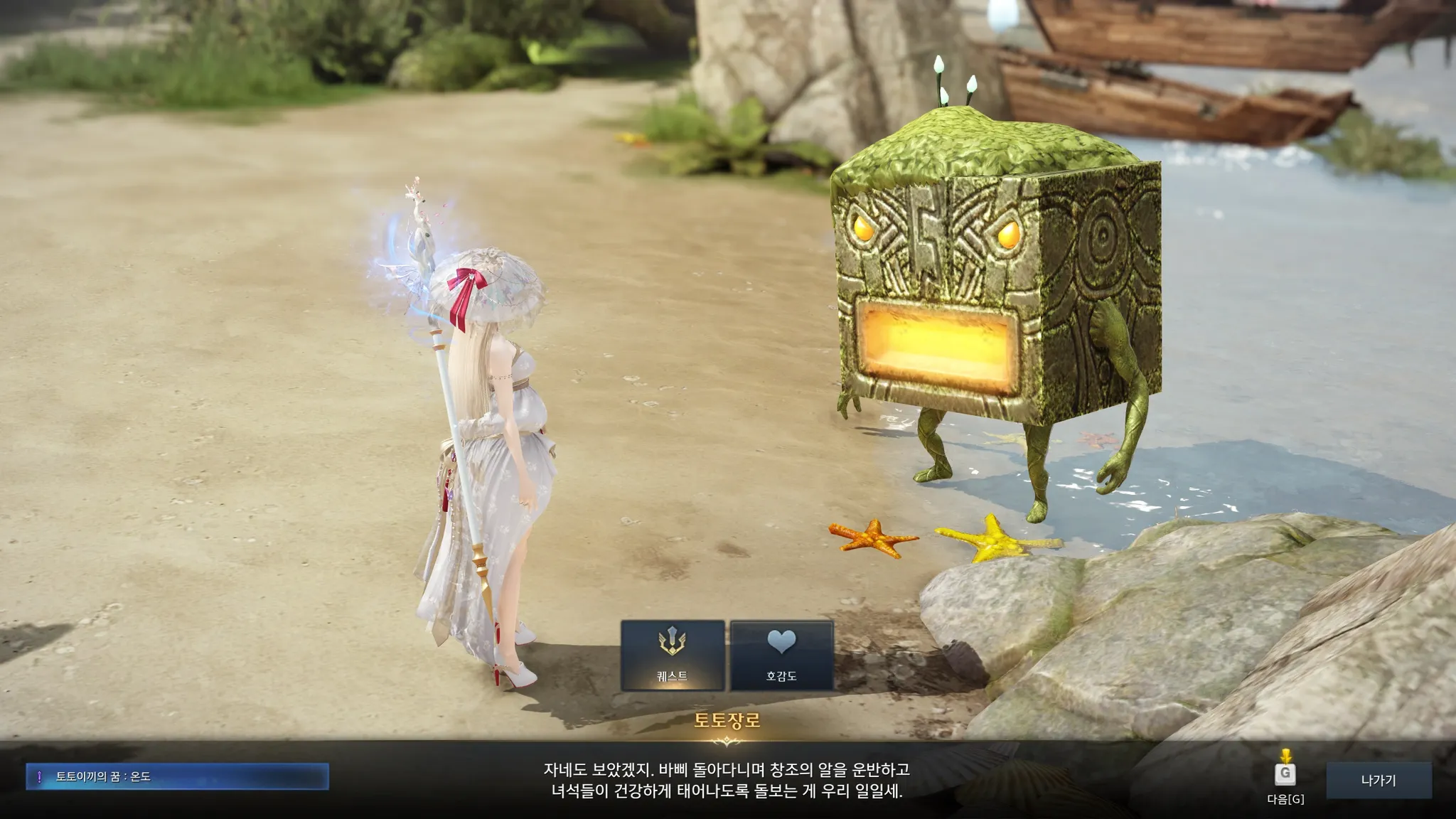1456x819 pixels.
Task: Open the 퀘스트 quest dialogue option
Action: coord(673,655)
